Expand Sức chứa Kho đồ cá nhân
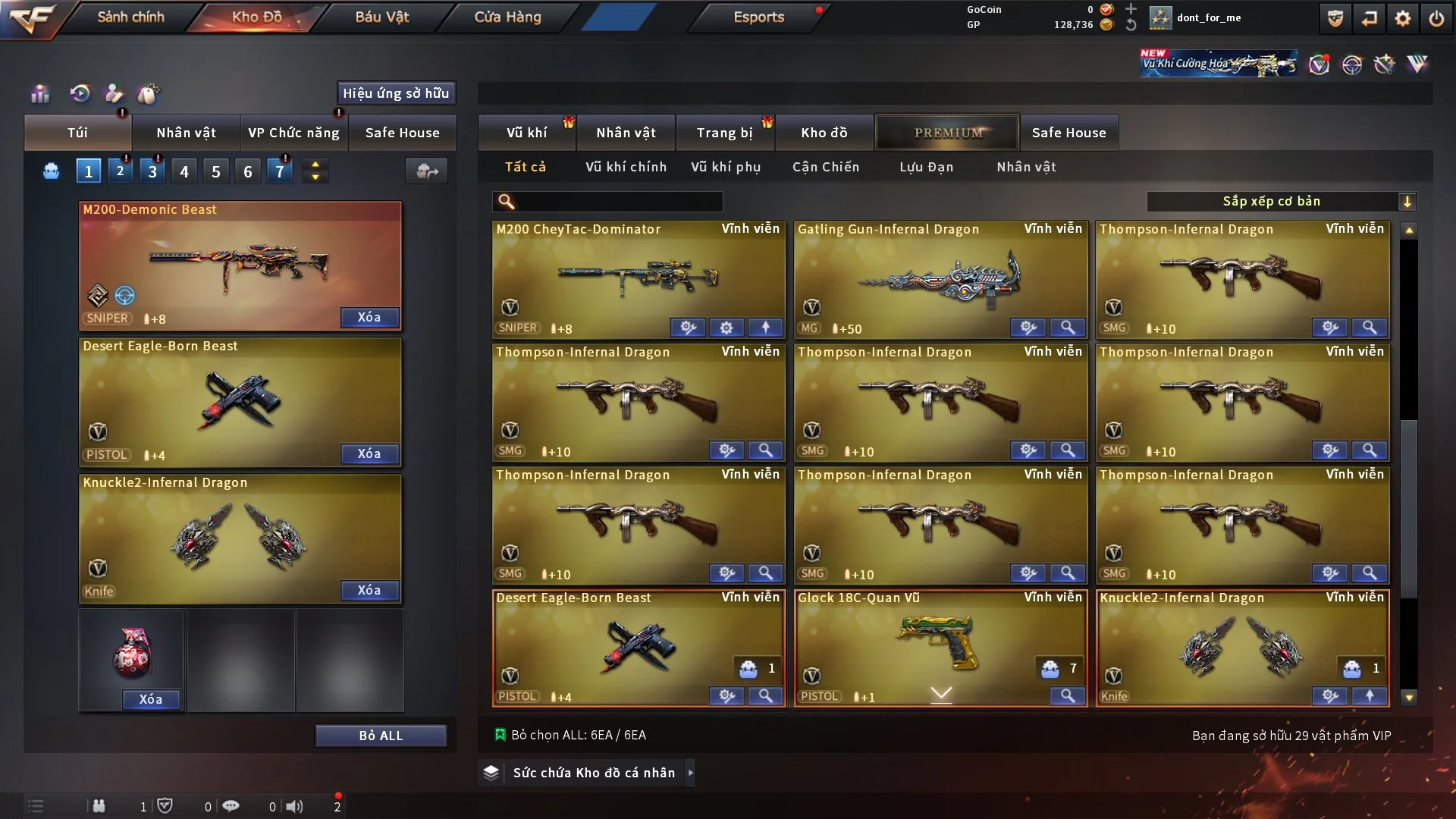1456x819 pixels. point(593,773)
